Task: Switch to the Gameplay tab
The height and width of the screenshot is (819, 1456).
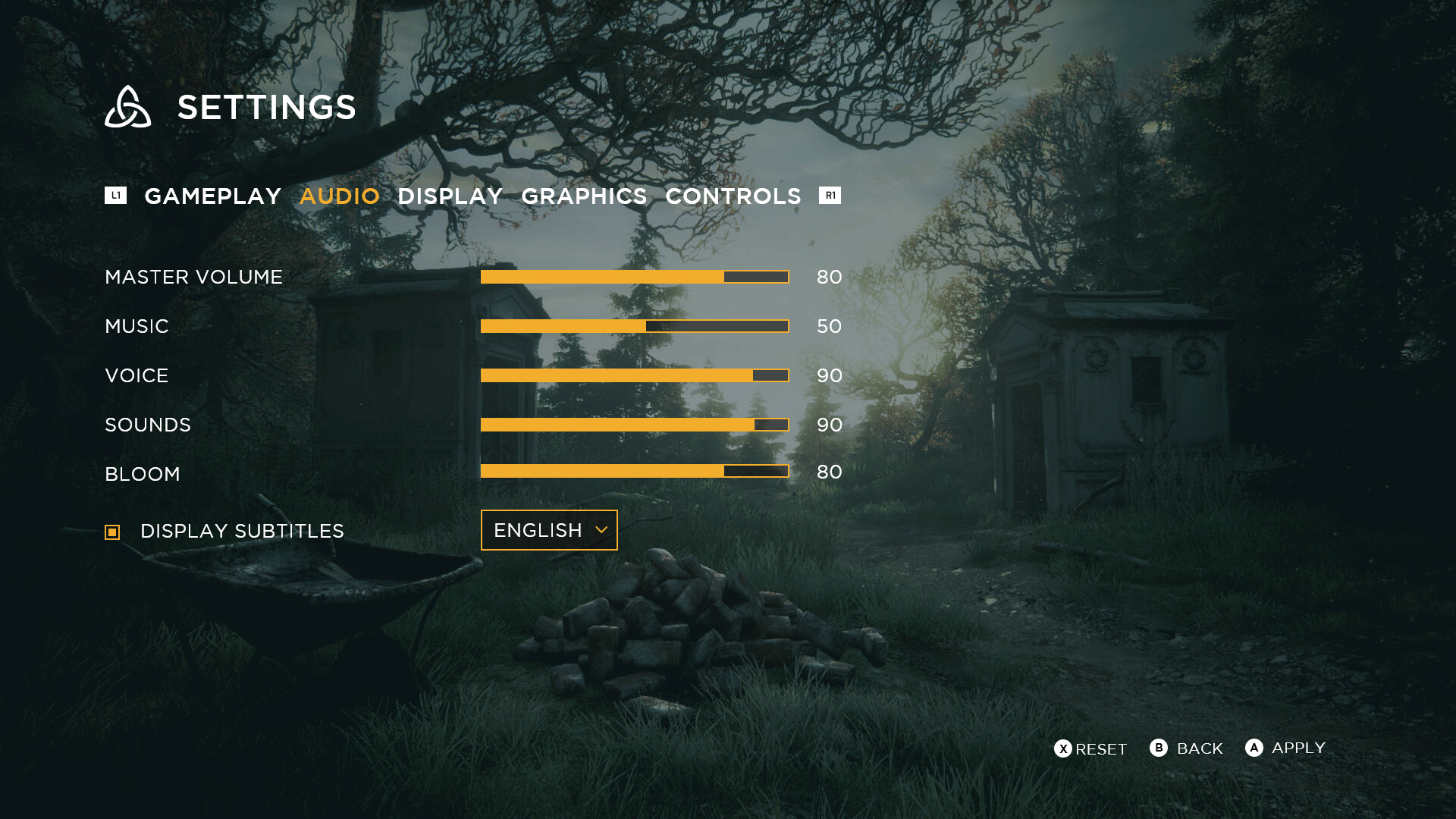Action: (x=212, y=196)
